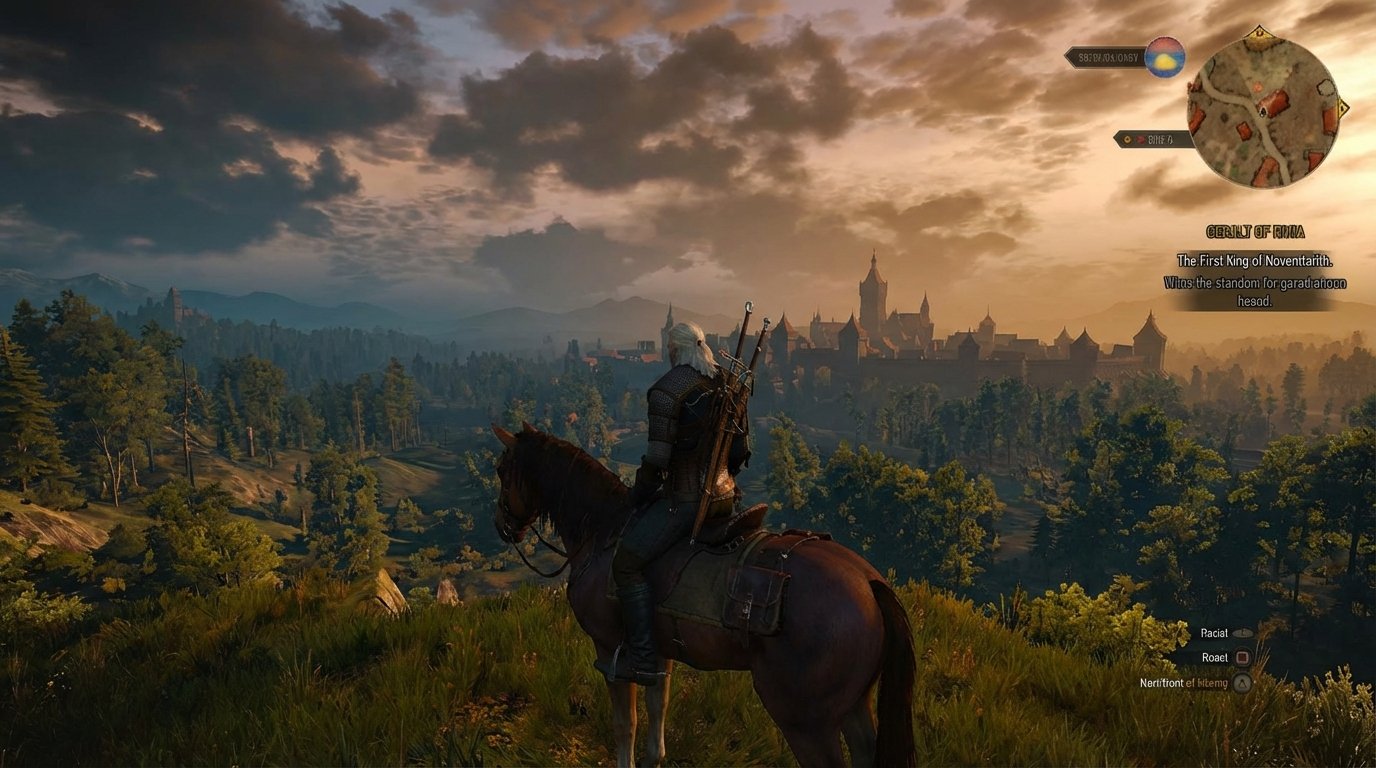Select the yellow diamond marker above the minimap
The height and width of the screenshot is (768, 1376).
click(x=1259, y=33)
